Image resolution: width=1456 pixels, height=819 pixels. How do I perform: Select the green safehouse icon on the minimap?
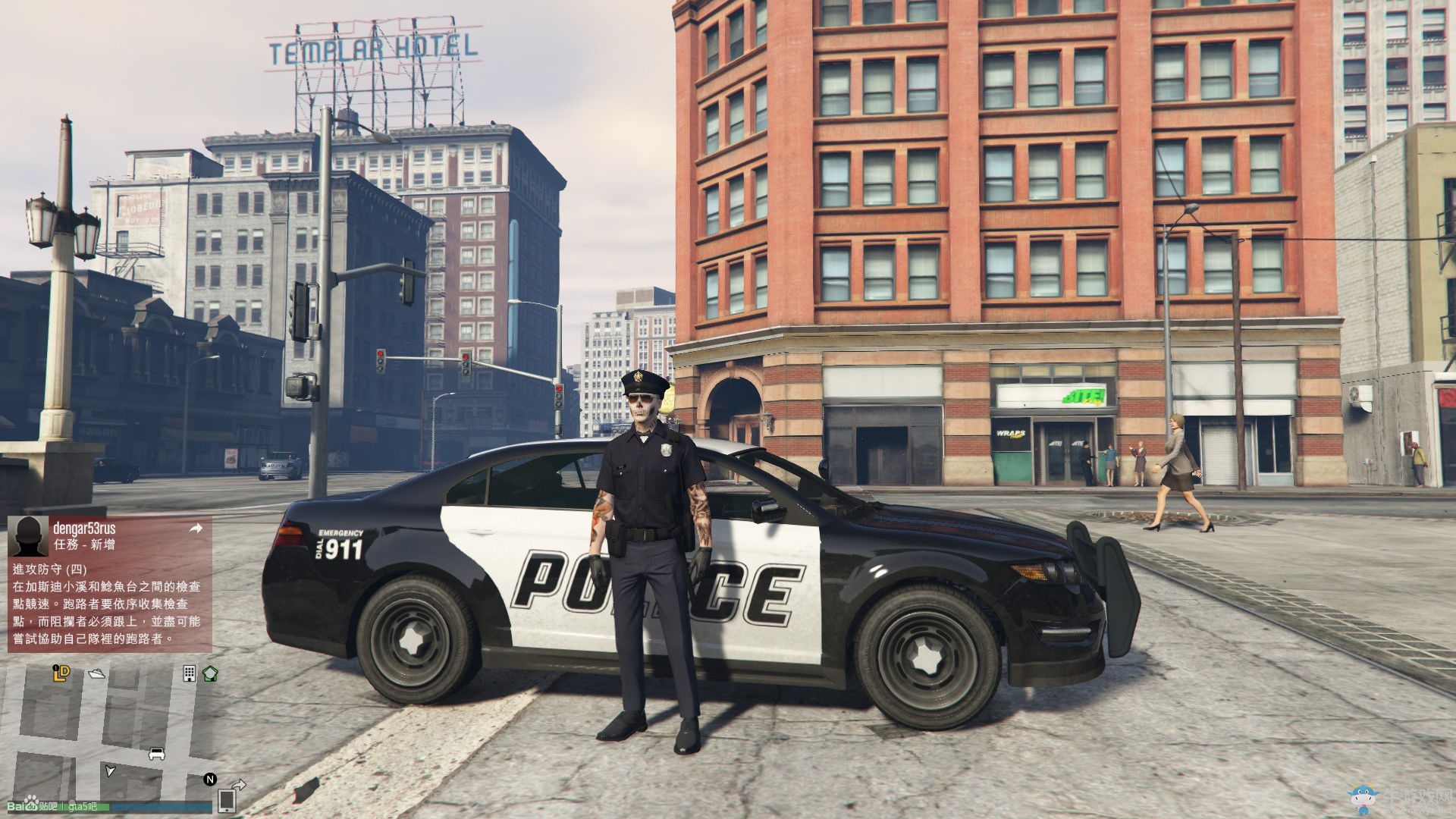pyautogui.click(x=211, y=675)
